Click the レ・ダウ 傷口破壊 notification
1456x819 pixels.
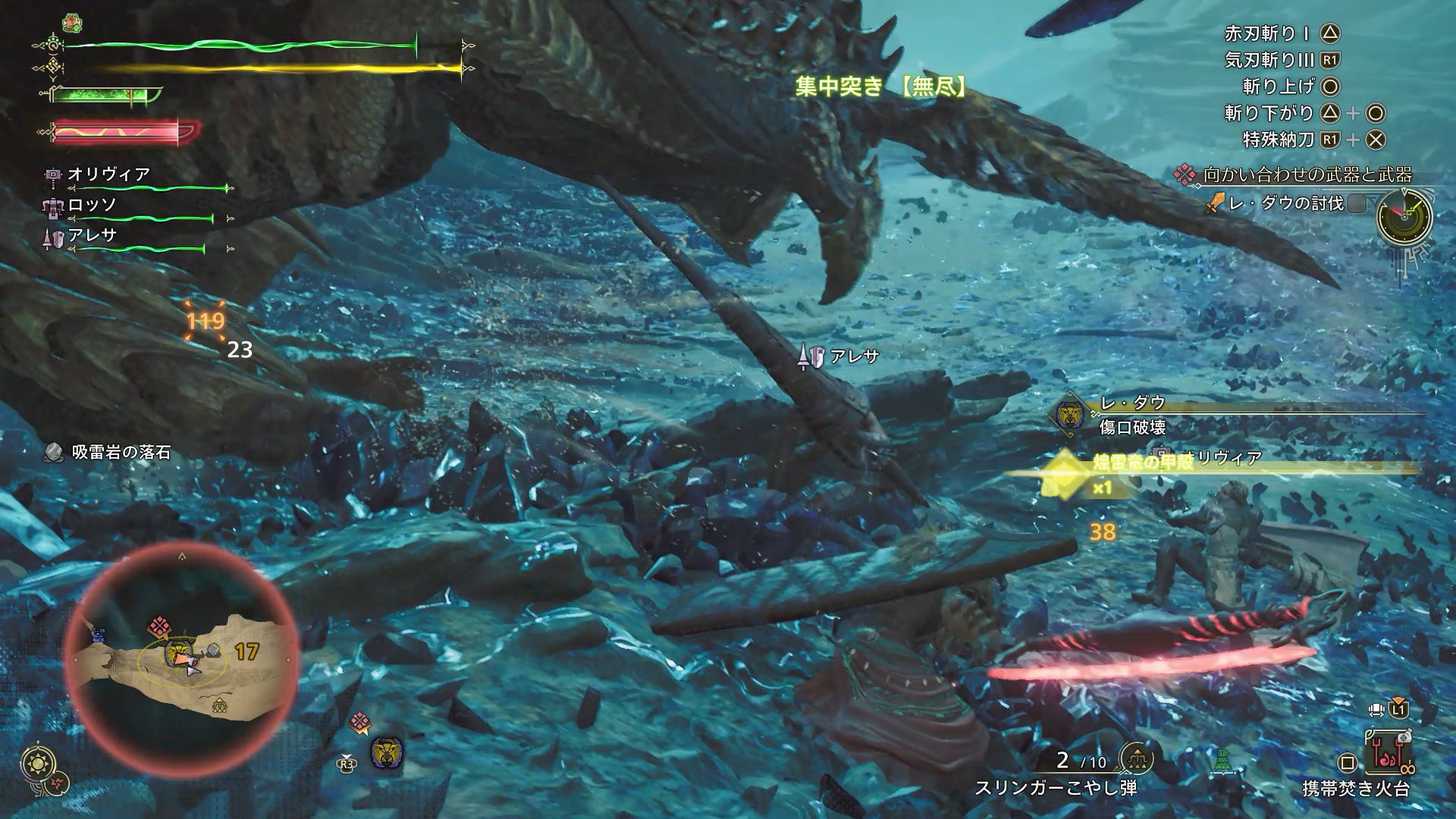(x=1132, y=415)
